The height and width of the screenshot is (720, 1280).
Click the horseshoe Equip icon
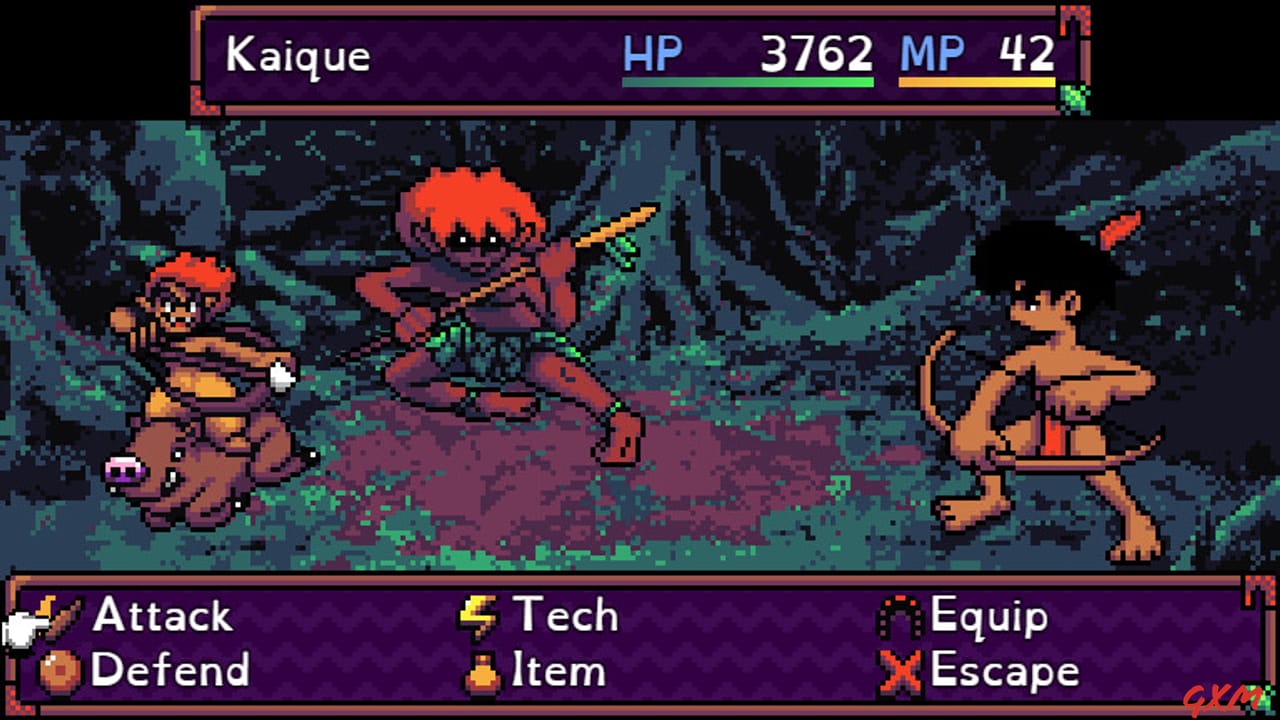tap(899, 615)
